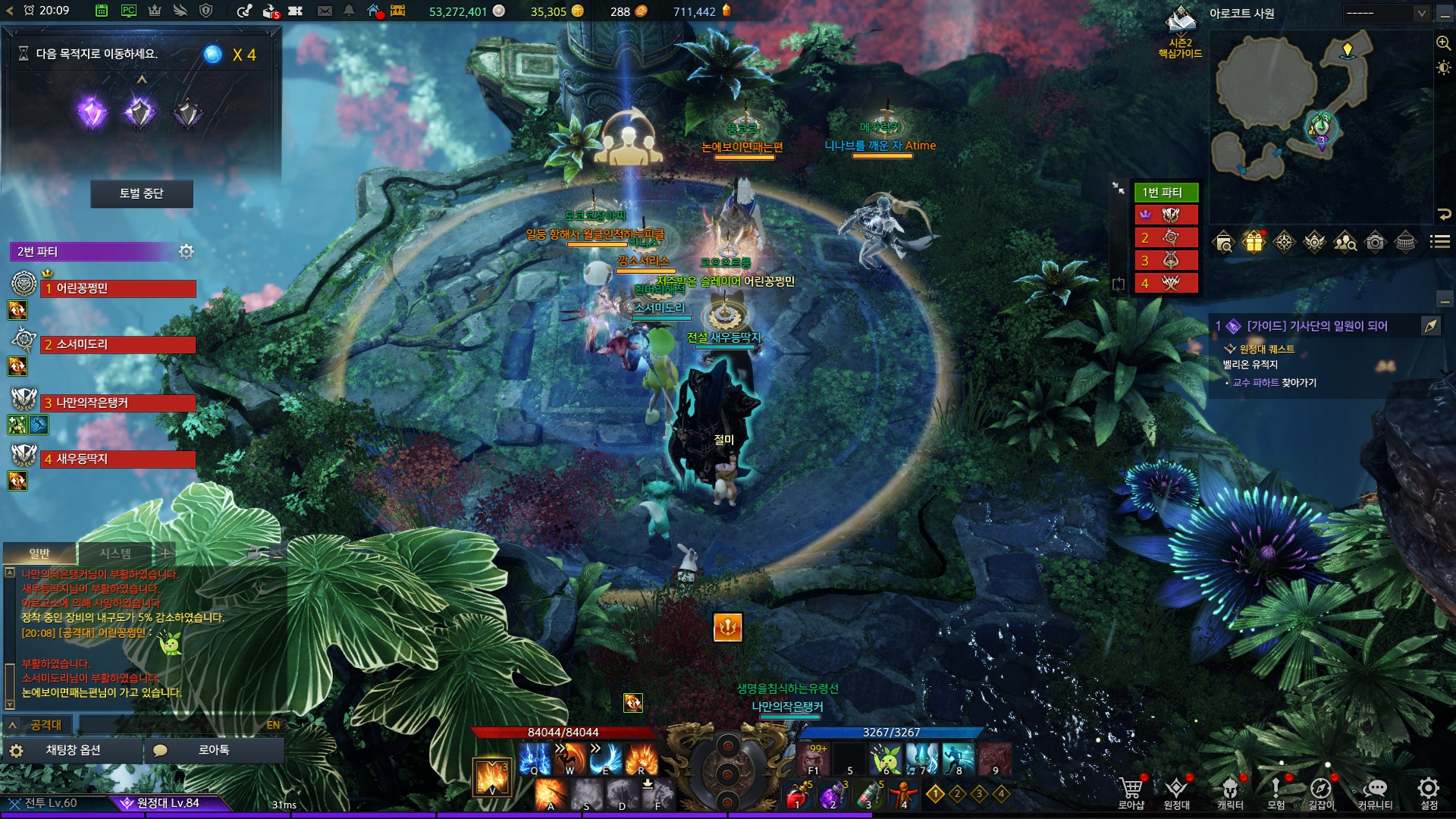1456x819 pixels.
Task: Select the 기사단의 일원이 되어 guide quest
Action: click(x=1316, y=326)
